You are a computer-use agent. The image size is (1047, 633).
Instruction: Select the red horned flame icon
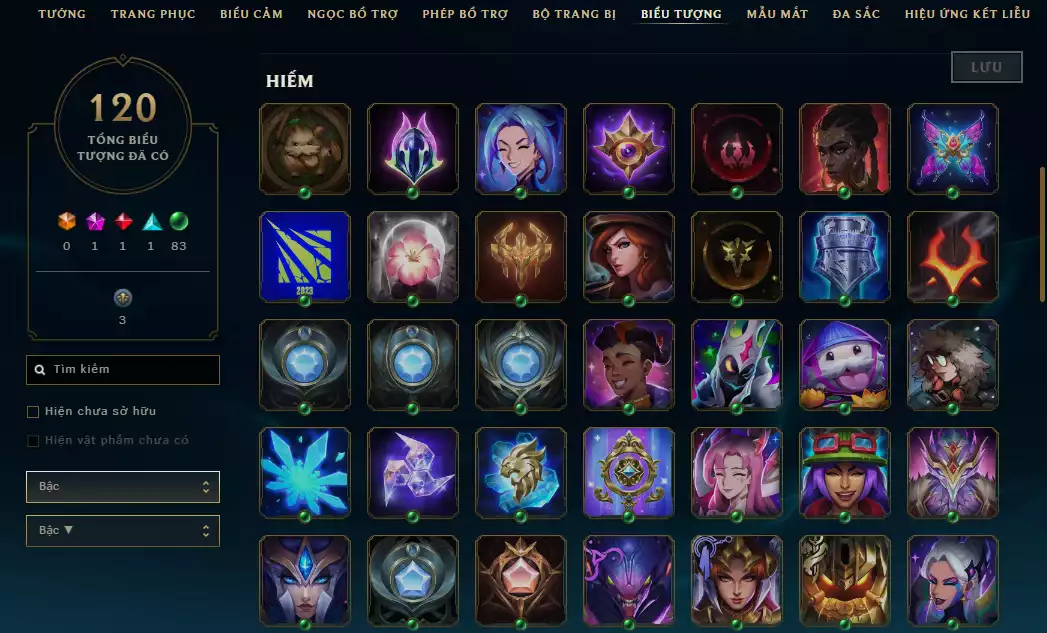coord(953,256)
